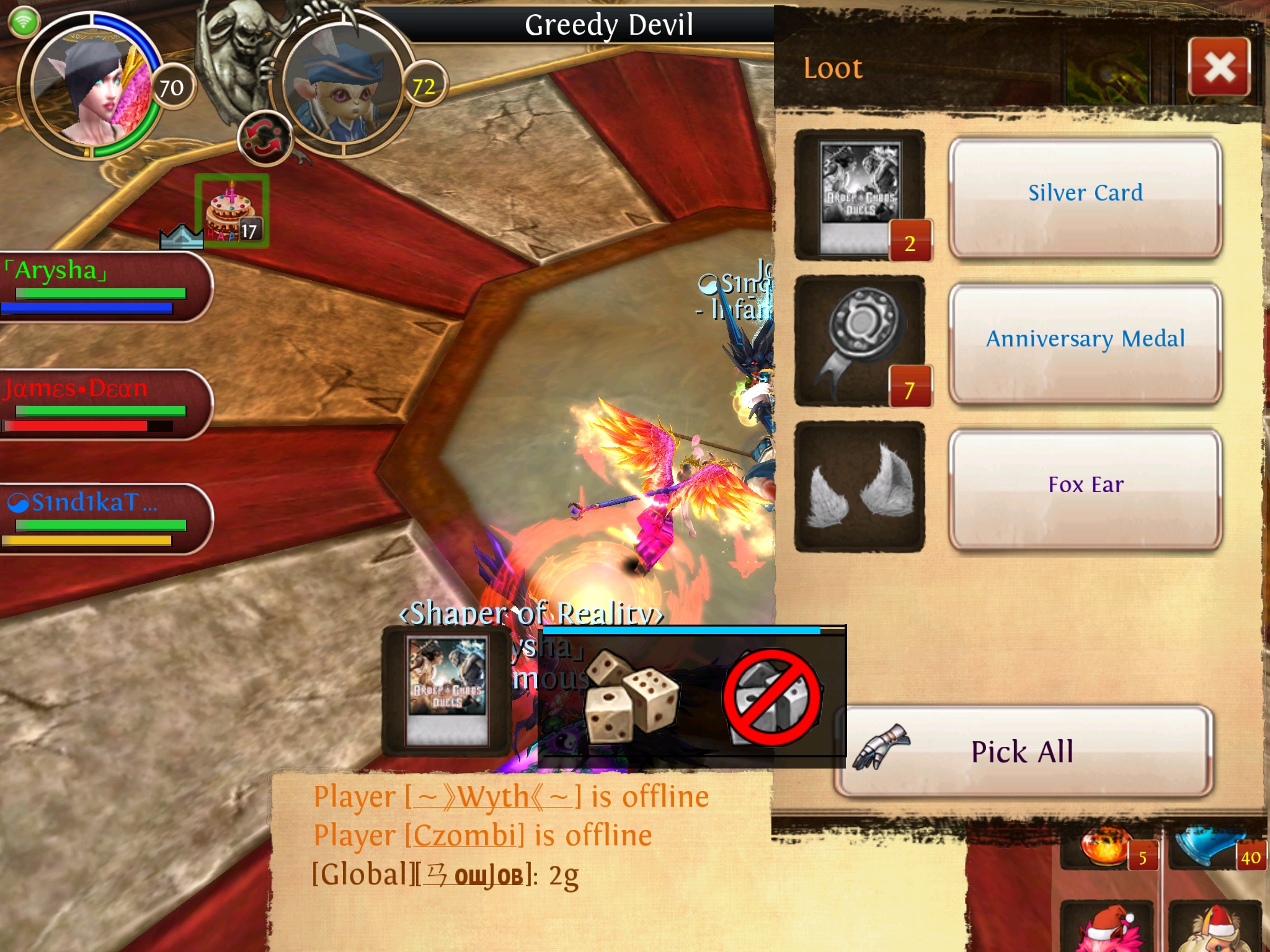This screenshot has height=952, width=1270.
Task: Pick all loot items
Action: (x=1023, y=751)
